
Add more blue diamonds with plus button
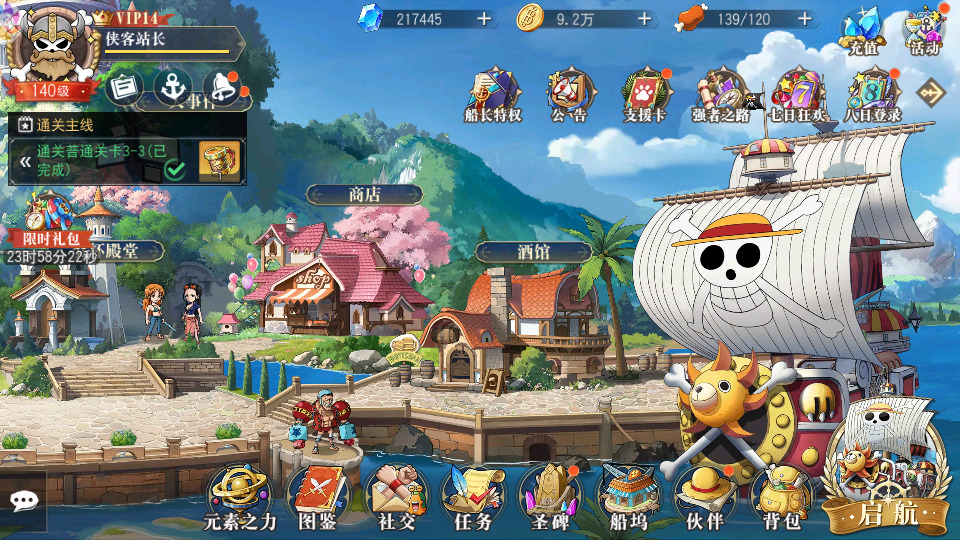click(484, 19)
